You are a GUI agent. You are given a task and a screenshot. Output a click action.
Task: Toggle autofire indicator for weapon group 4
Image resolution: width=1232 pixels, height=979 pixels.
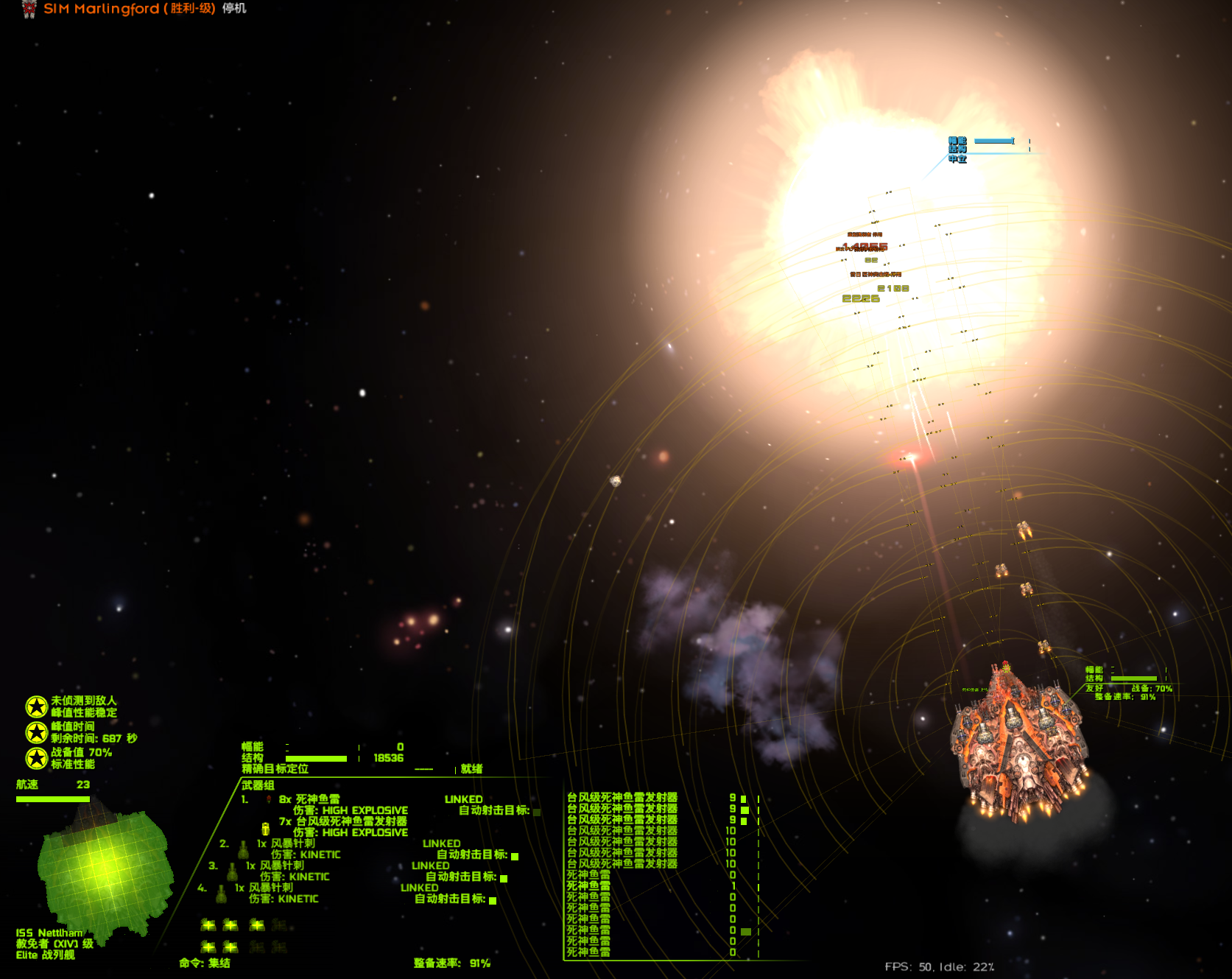click(x=493, y=900)
